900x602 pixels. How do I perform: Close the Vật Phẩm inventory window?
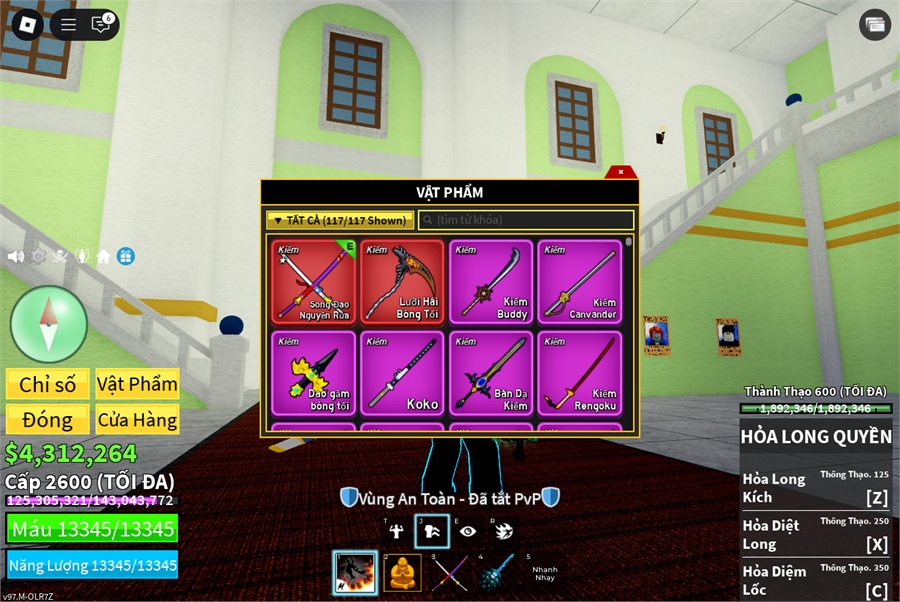click(621, 172)
